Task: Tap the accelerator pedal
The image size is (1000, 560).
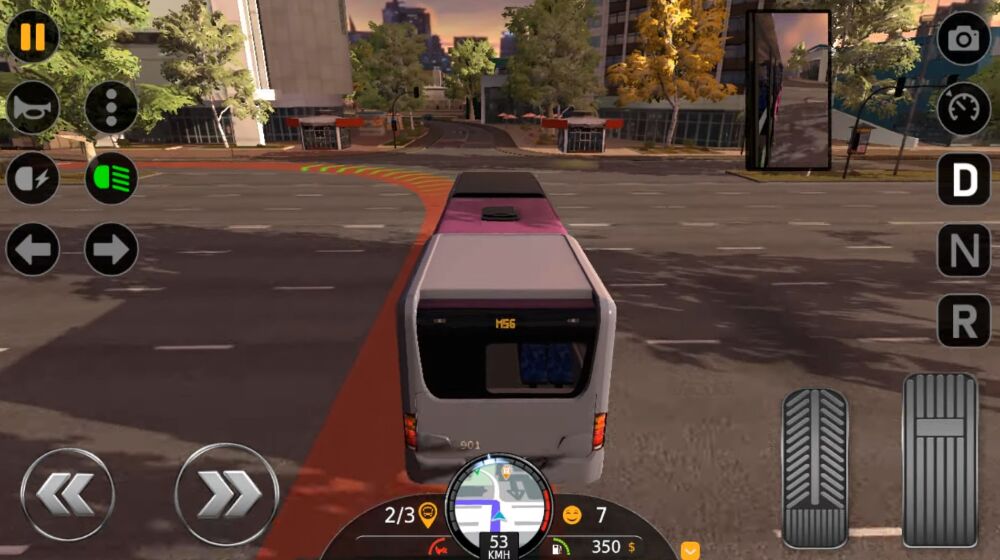Action: click(x=940, y=459)
